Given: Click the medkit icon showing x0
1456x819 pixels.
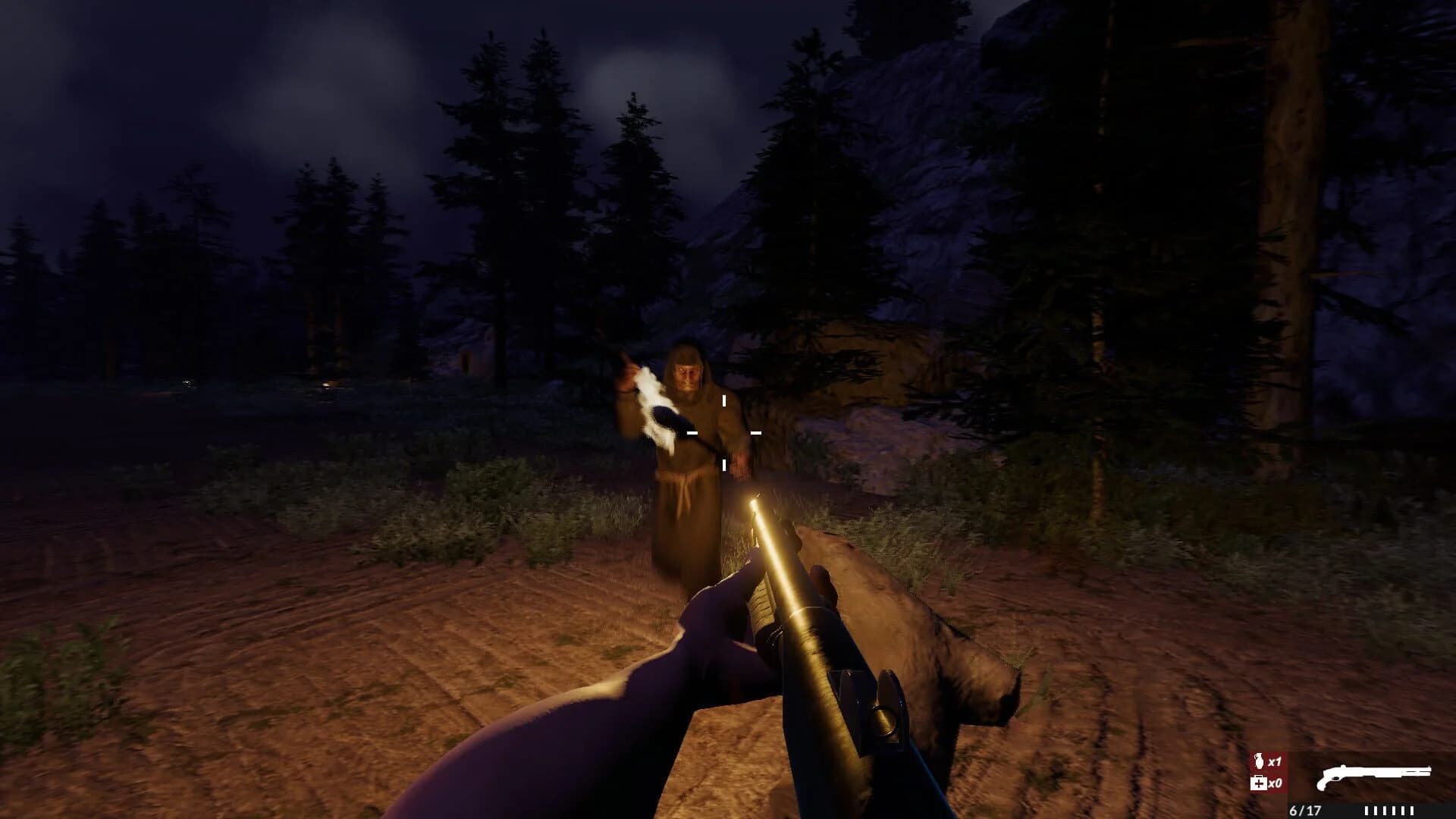Looking at the screenshot, I should (x=1258, y=783).
